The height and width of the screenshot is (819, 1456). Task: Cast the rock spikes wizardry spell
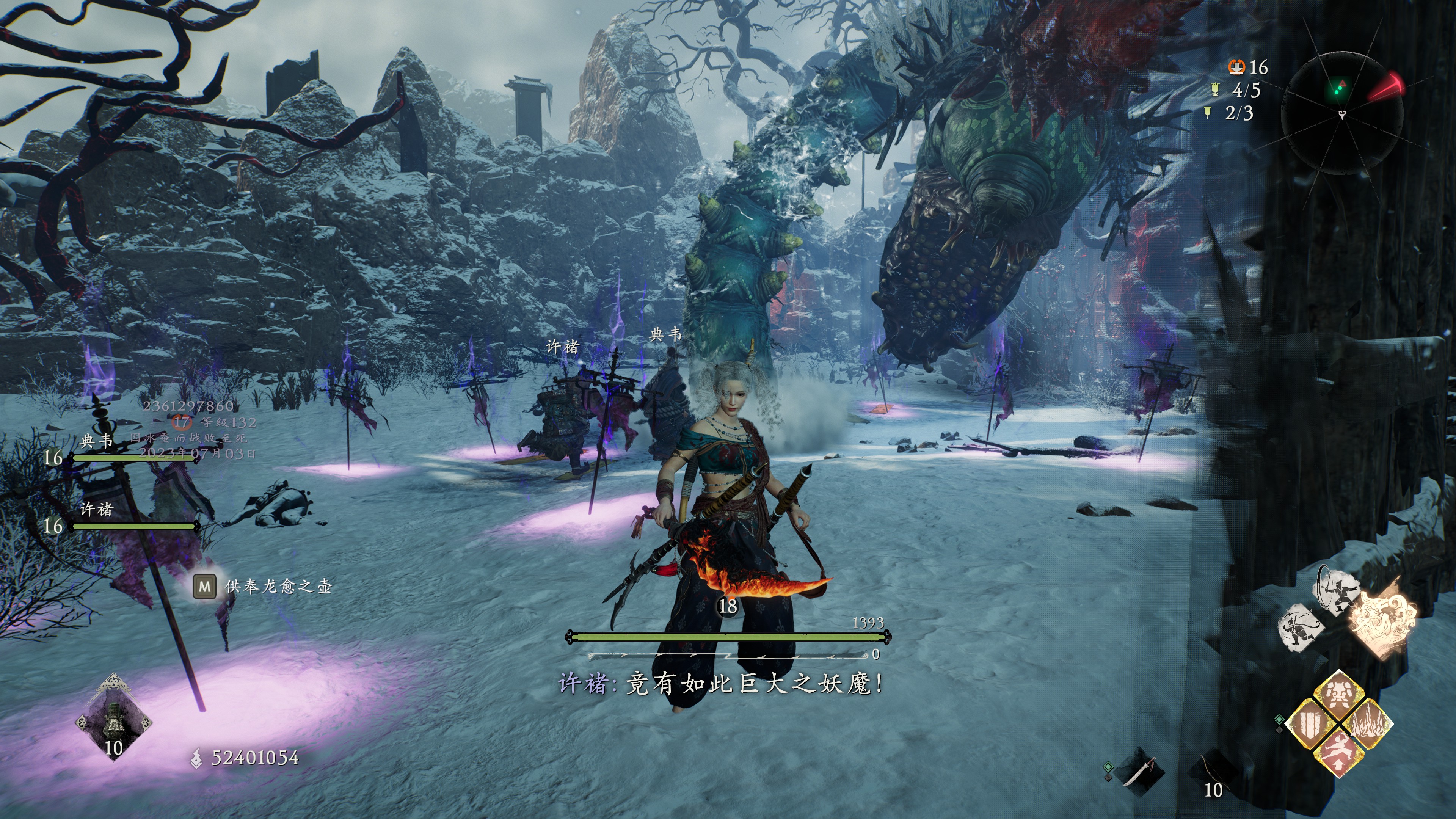pos(1367,723)
